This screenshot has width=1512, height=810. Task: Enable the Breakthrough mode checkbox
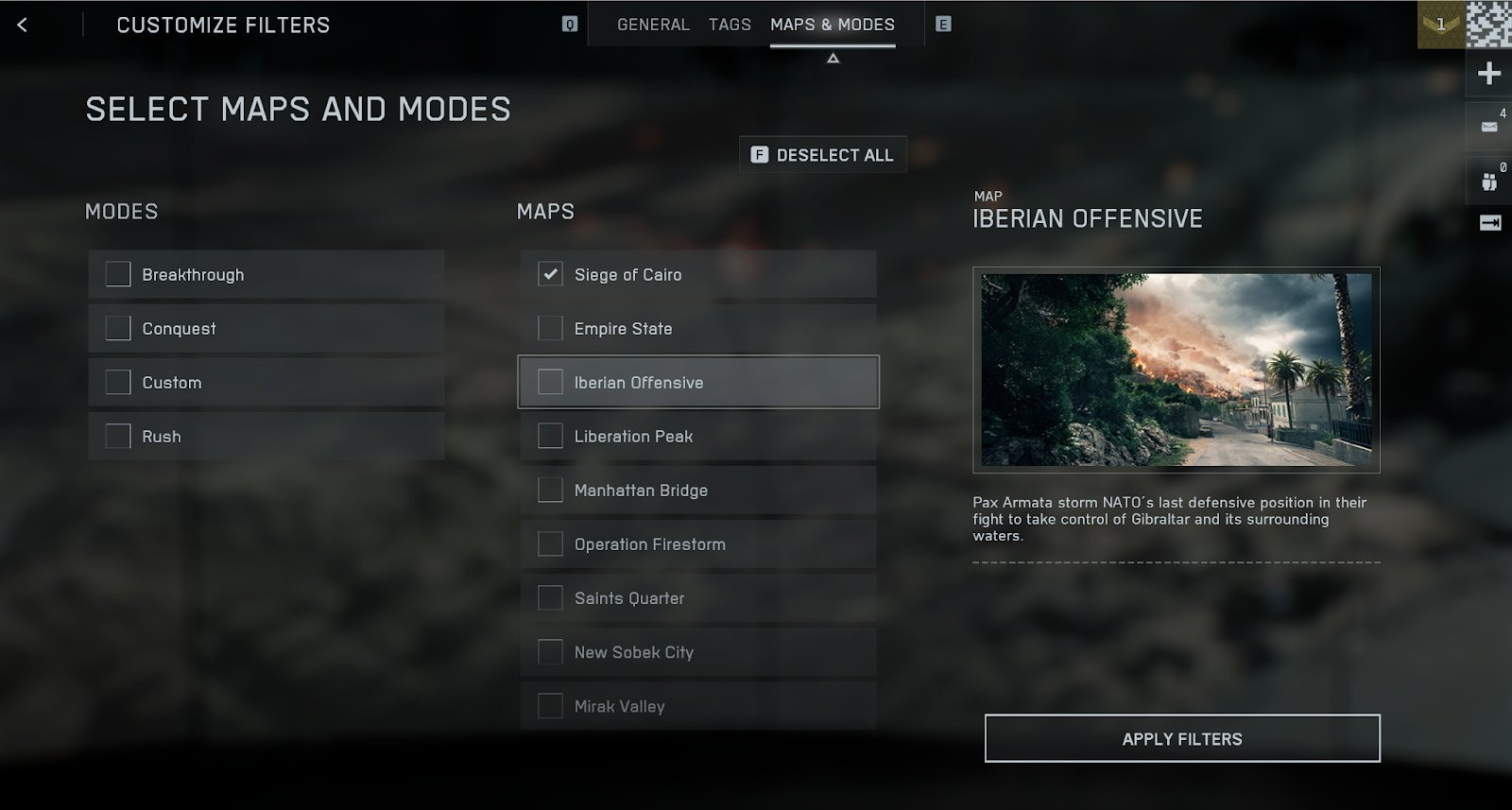click(x=117, y=274)
